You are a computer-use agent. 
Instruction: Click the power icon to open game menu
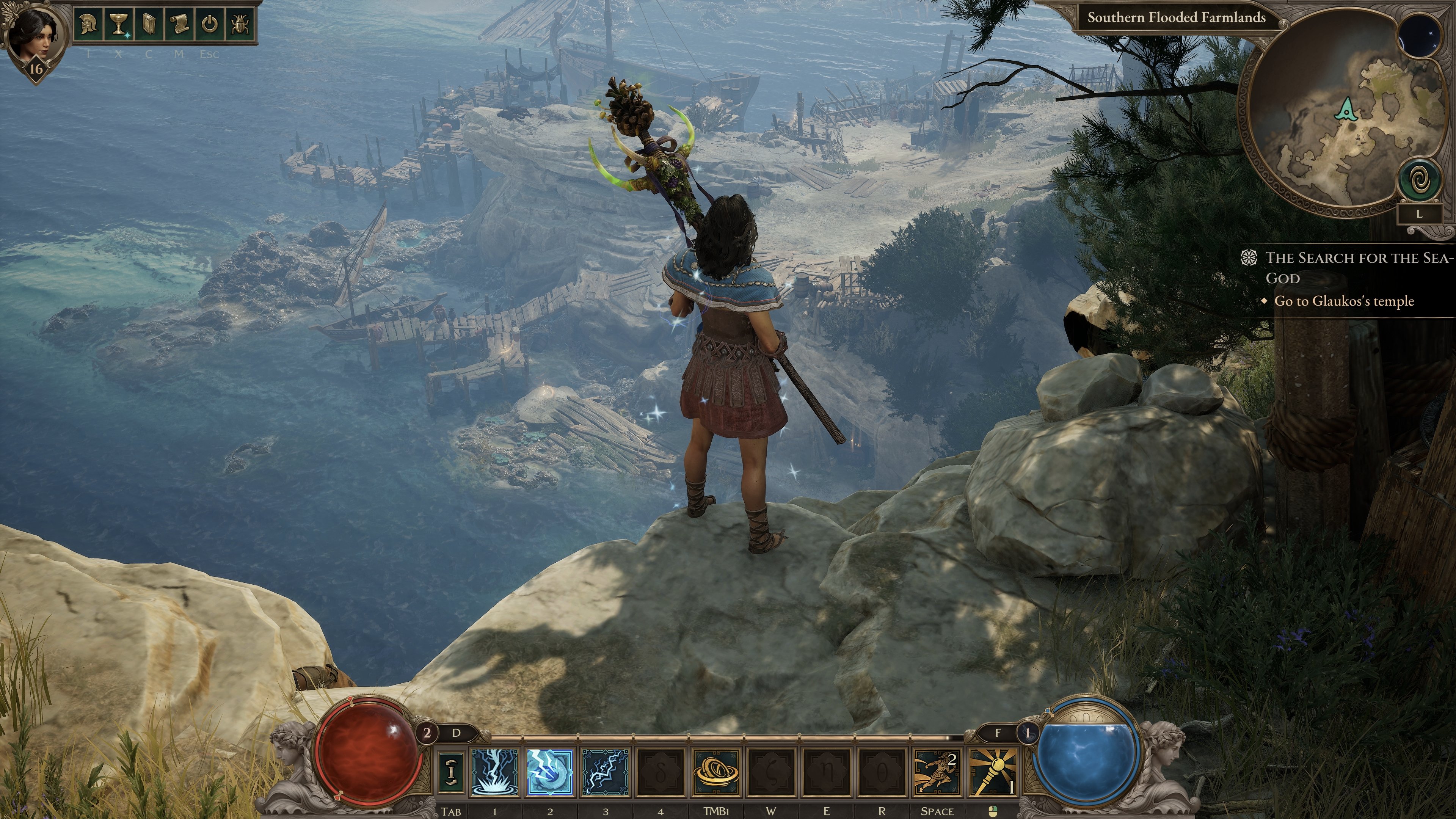(x=210, y=25)
